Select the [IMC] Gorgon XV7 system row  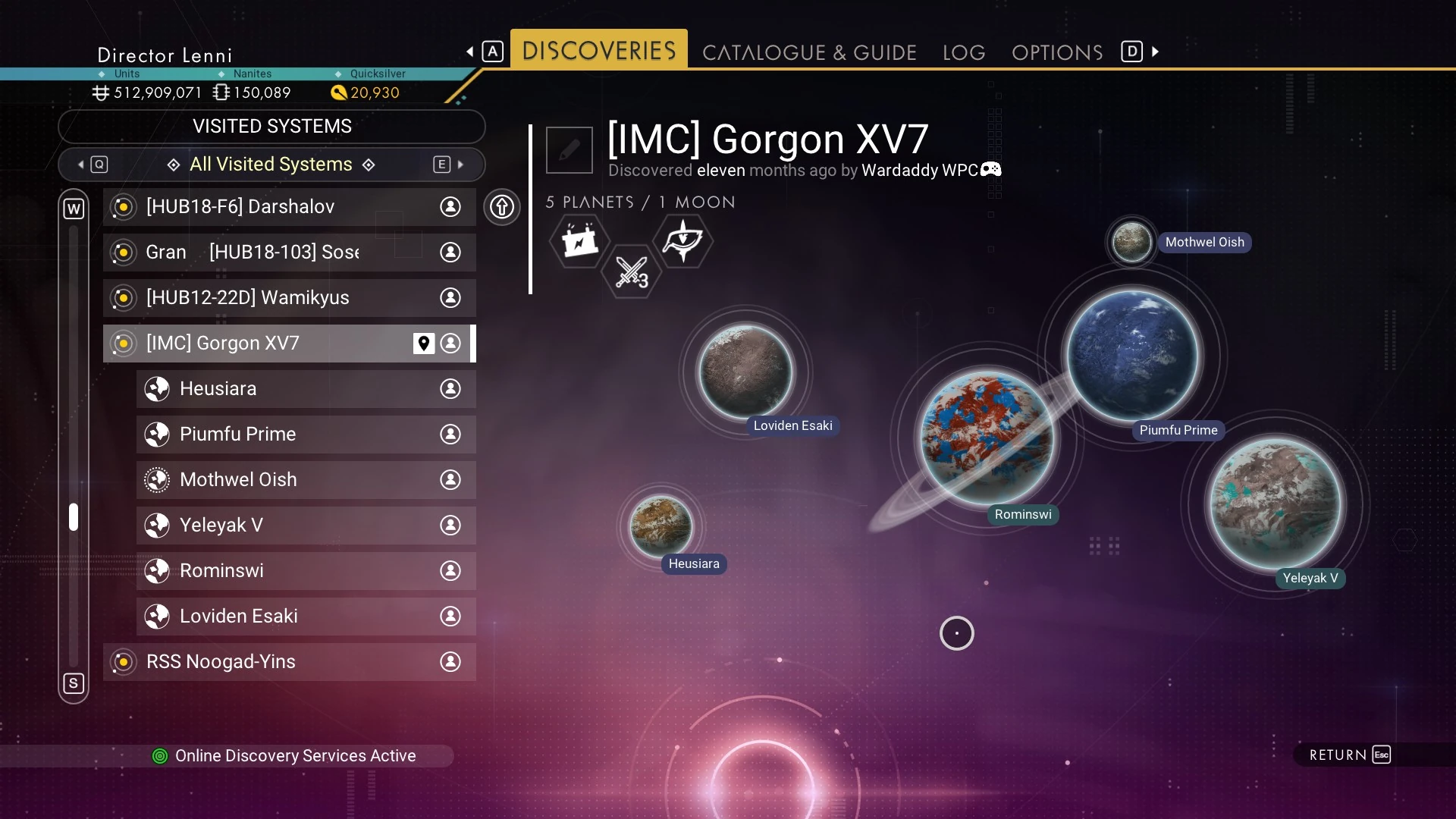[x=287, y=344]
